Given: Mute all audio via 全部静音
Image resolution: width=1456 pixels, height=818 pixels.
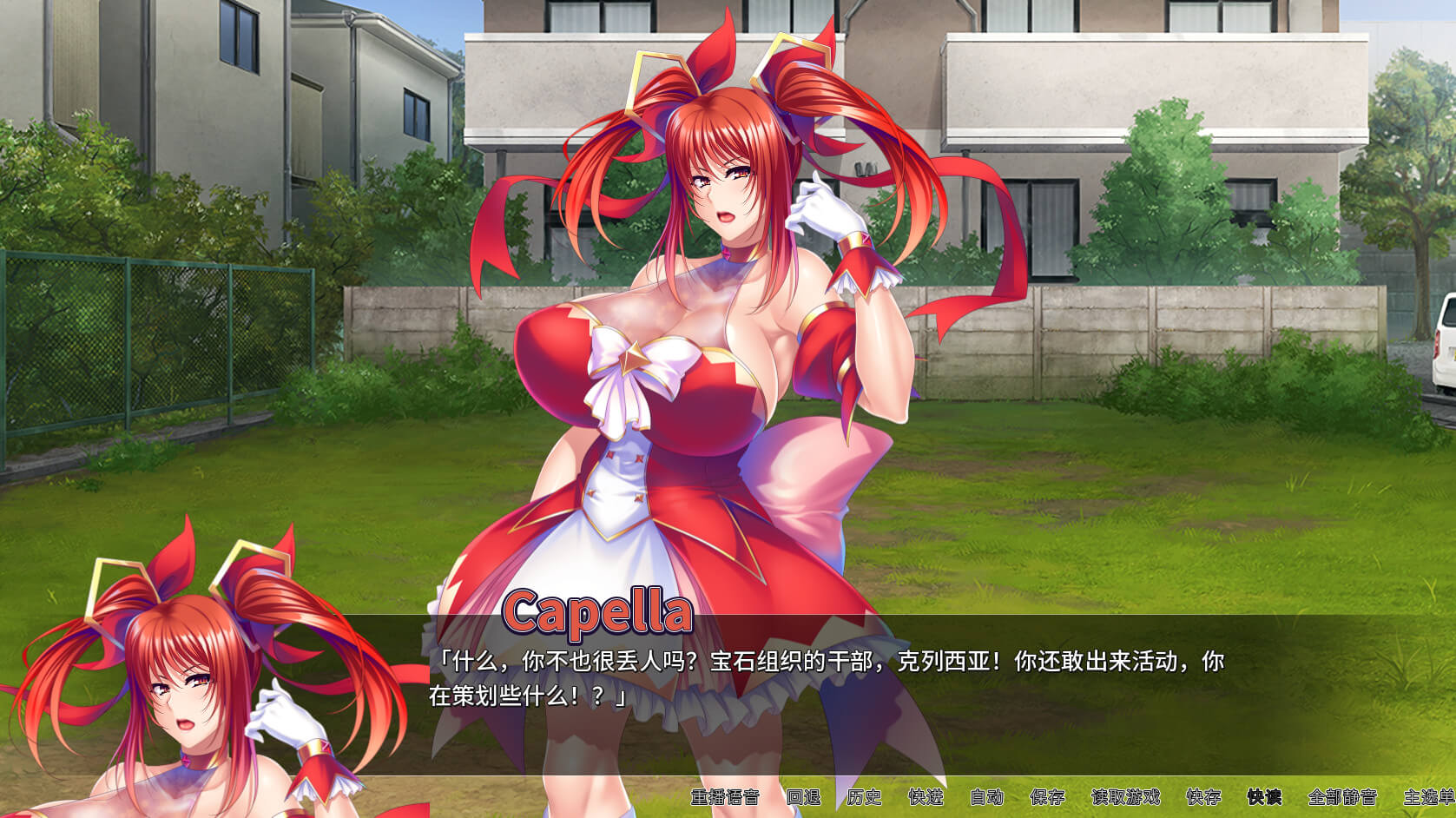Looking at the screenshot, I should click(1342, 797).
